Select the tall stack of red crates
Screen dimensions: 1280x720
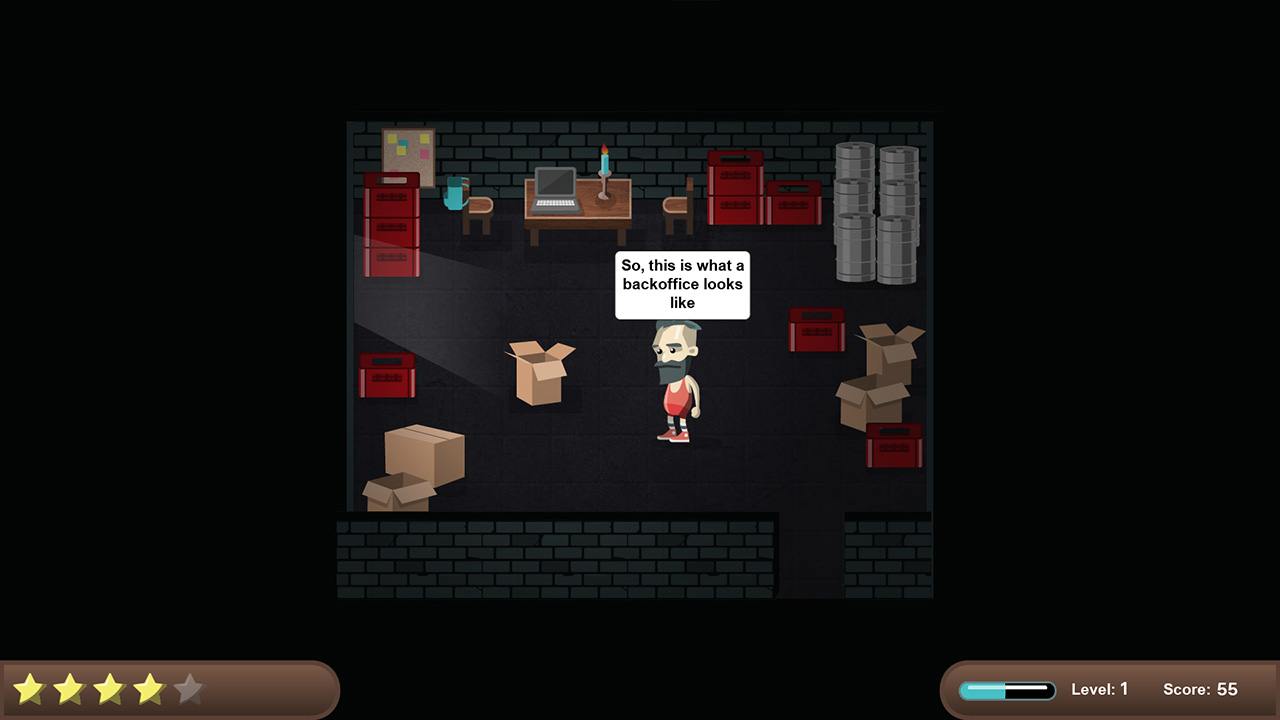pos(392,225)
